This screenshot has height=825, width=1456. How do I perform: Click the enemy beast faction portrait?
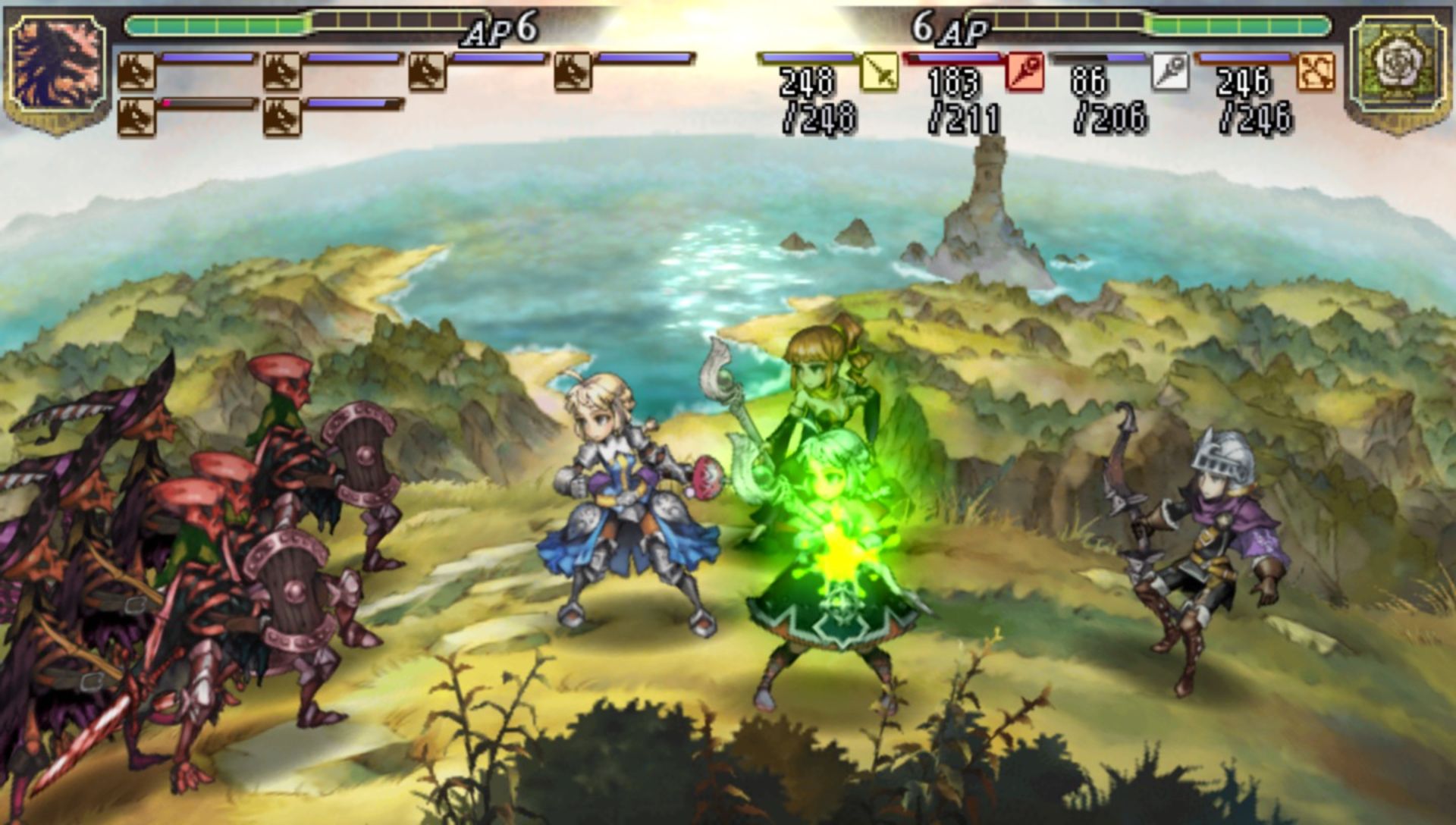click(x=57, y=67)
